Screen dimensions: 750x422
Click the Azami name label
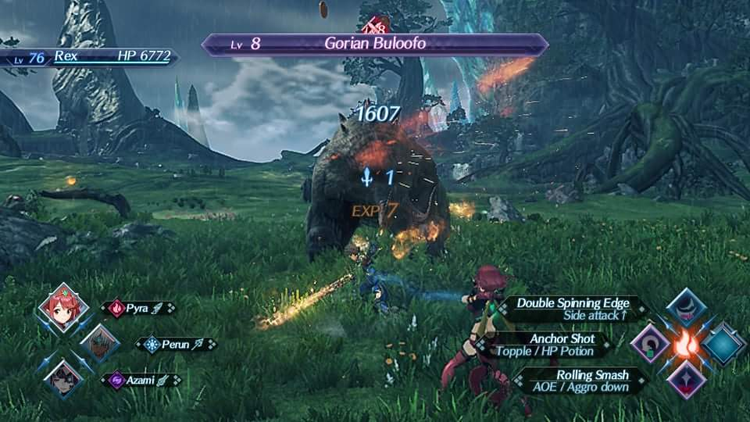point(141,380)
